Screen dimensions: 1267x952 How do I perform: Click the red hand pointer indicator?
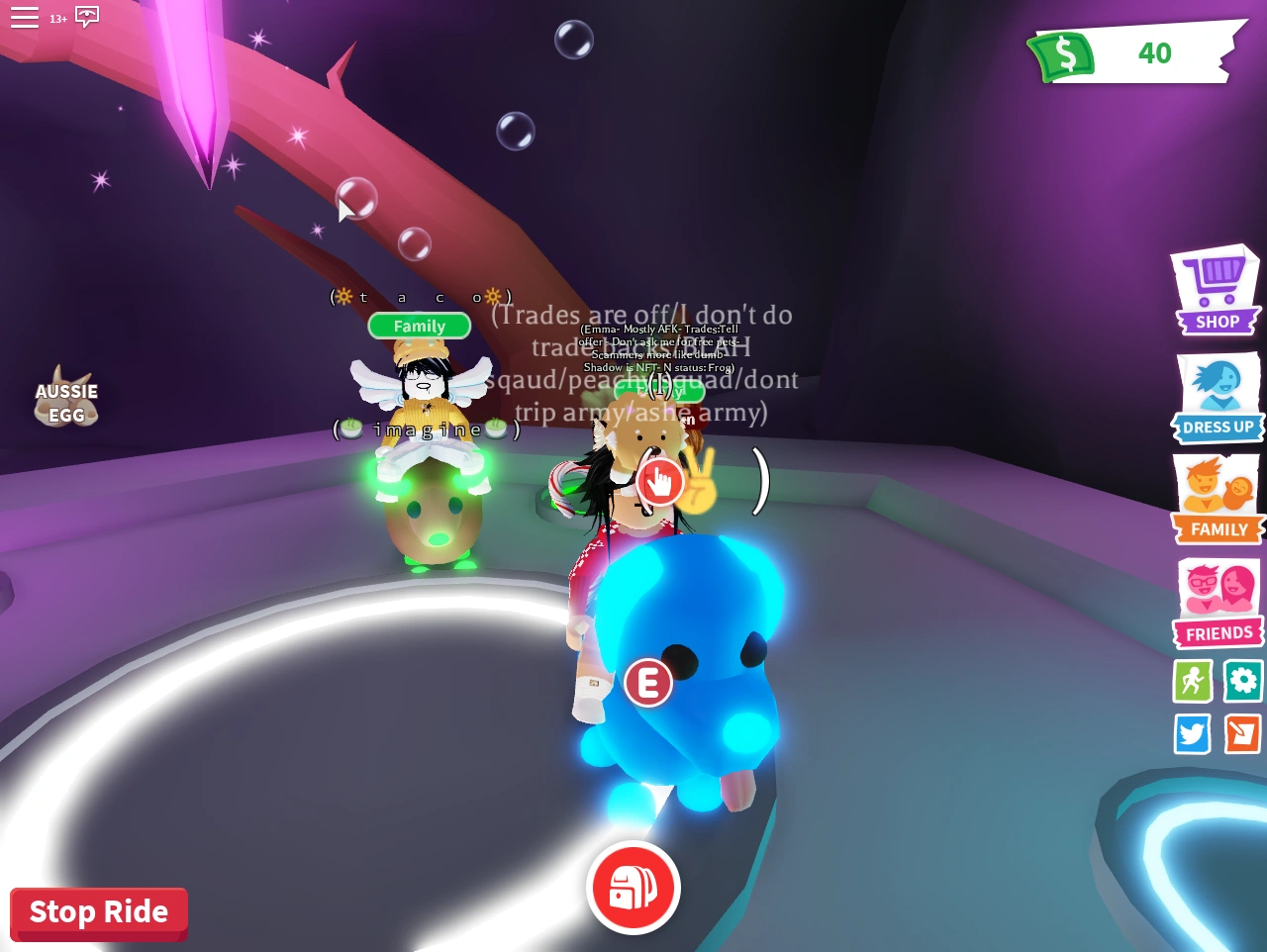pos(660,482)
